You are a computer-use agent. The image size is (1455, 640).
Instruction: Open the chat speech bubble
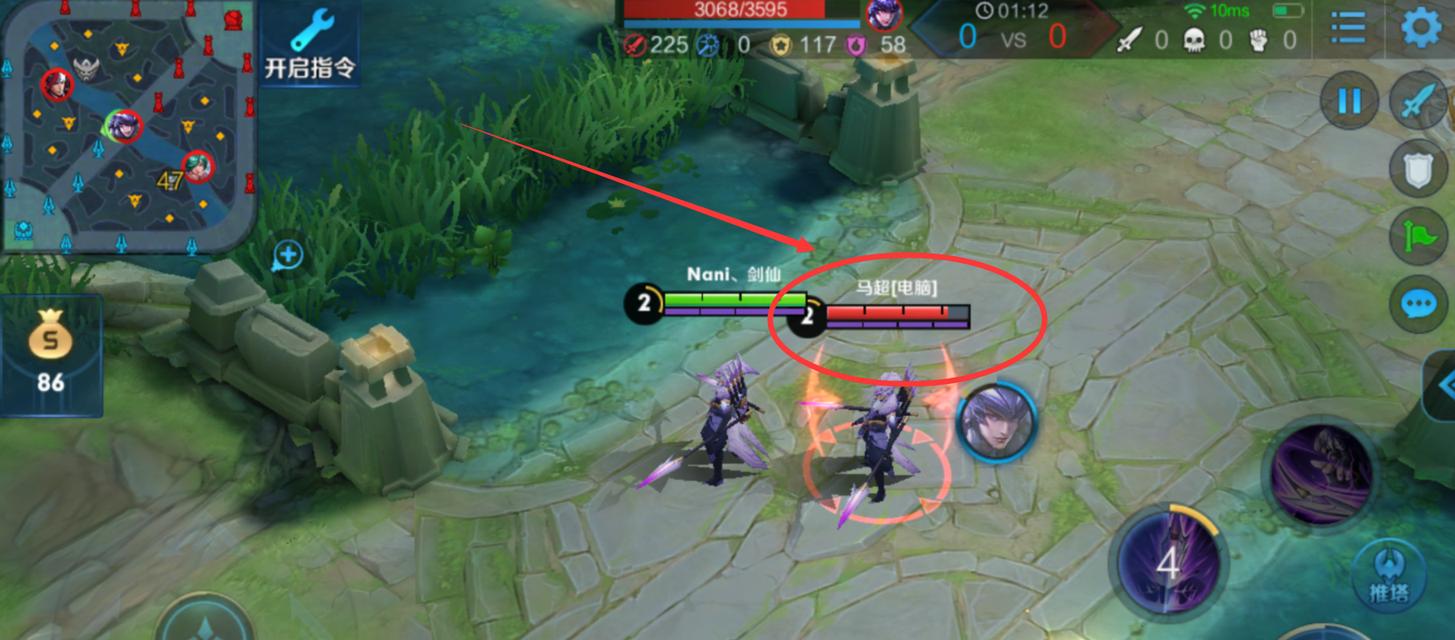[x=1419, y=302]
